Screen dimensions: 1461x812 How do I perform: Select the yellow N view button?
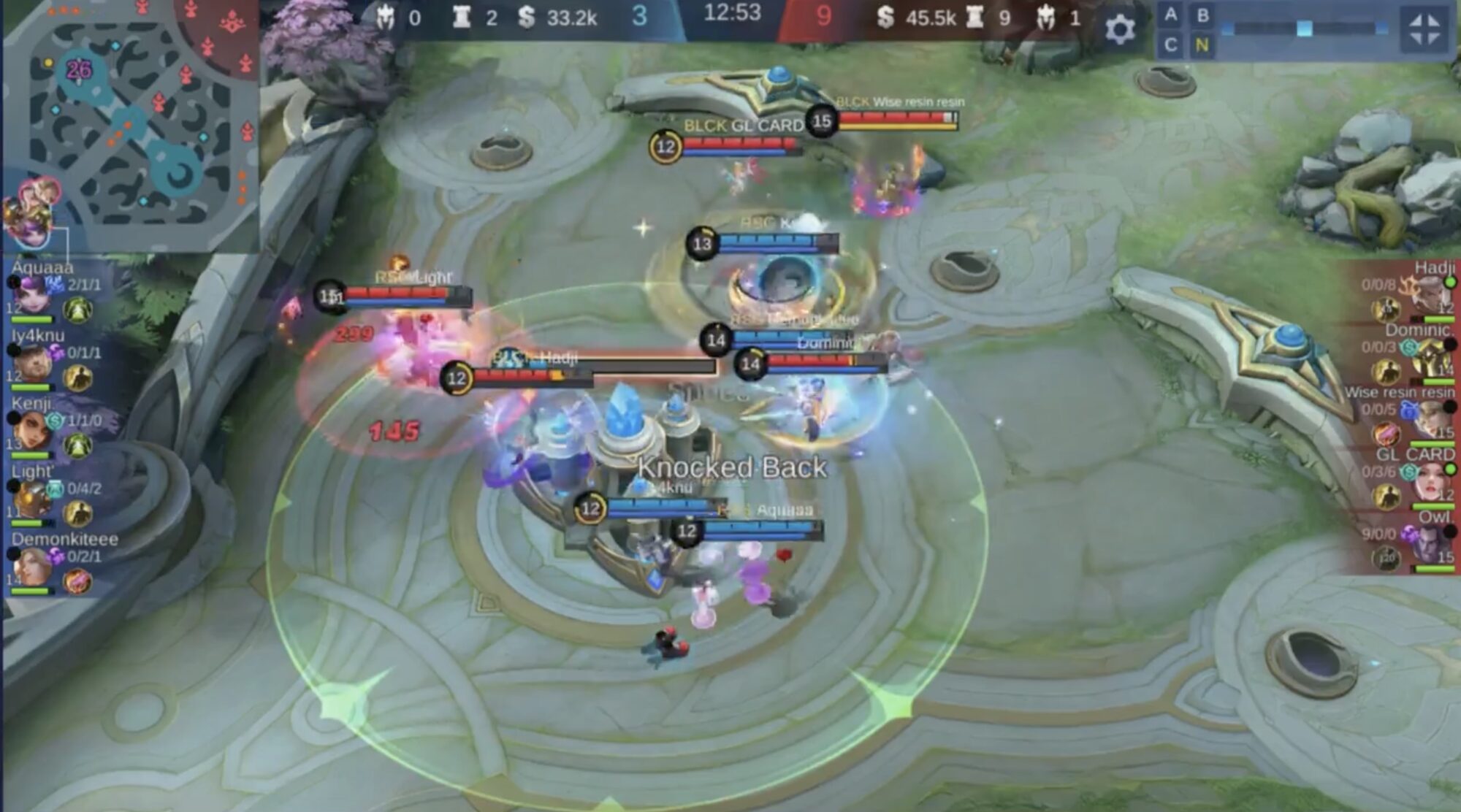[1202, 45]
